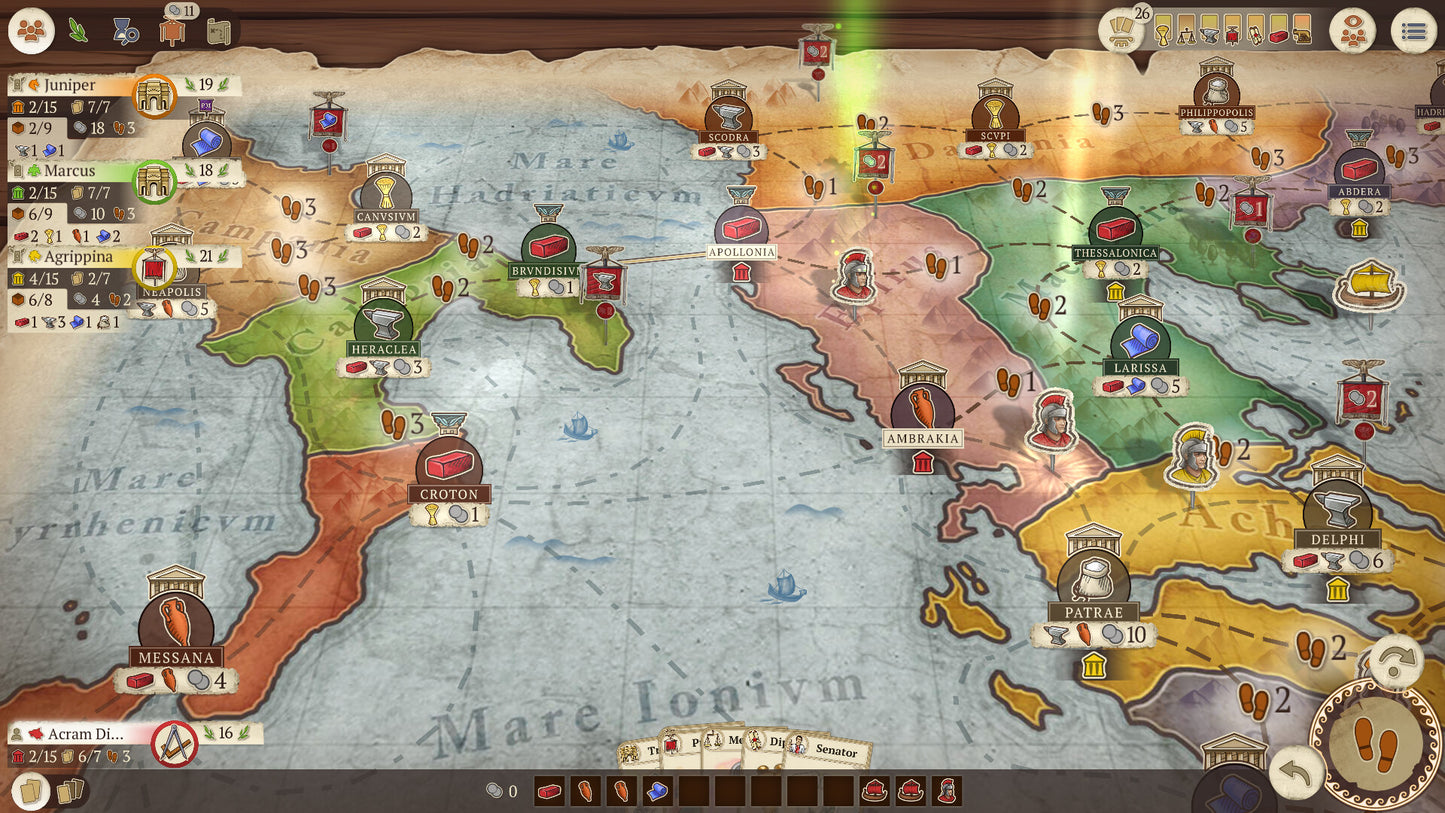Expand Juniper's player panel
This screenshot has width=1445, height=813.
(x=70, y=85)
